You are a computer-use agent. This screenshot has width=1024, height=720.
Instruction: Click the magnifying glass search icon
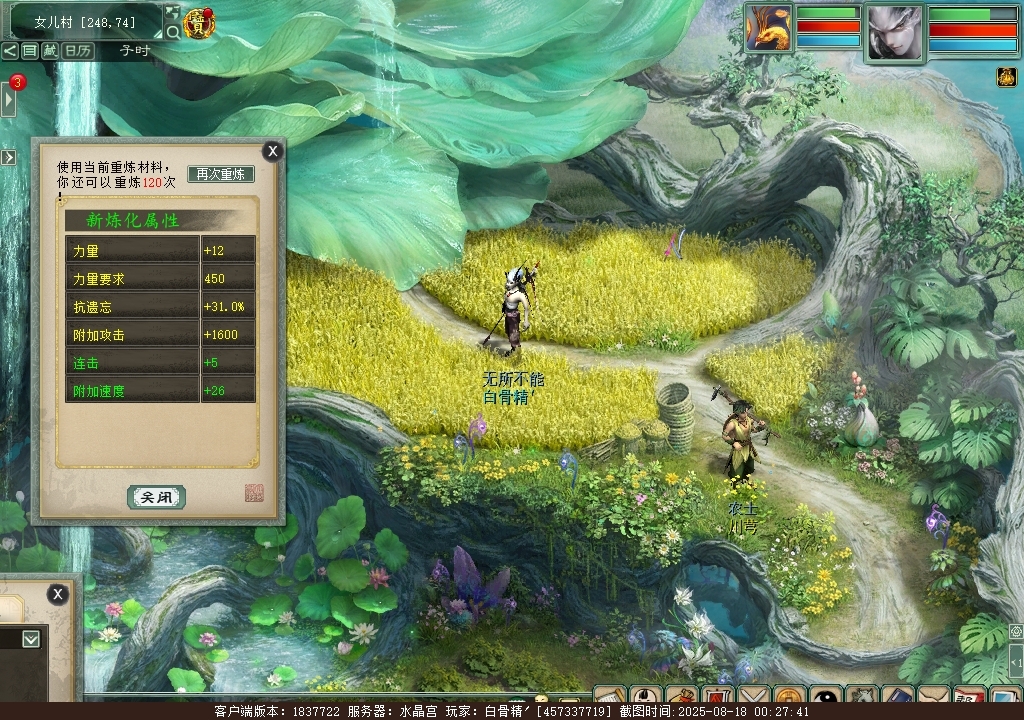(173, 33)
